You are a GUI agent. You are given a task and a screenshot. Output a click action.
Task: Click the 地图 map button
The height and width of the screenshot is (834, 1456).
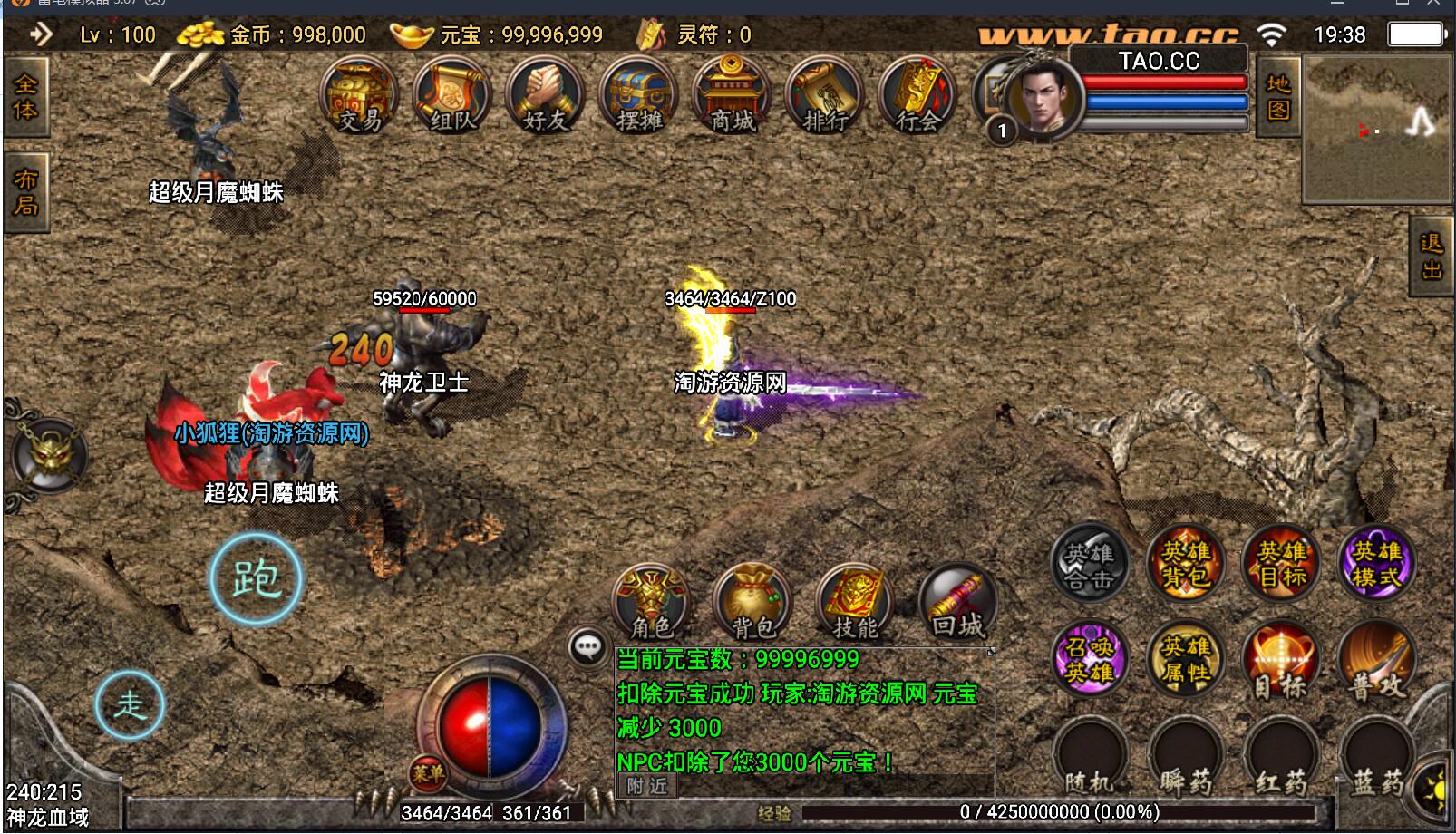point(1278,97)
